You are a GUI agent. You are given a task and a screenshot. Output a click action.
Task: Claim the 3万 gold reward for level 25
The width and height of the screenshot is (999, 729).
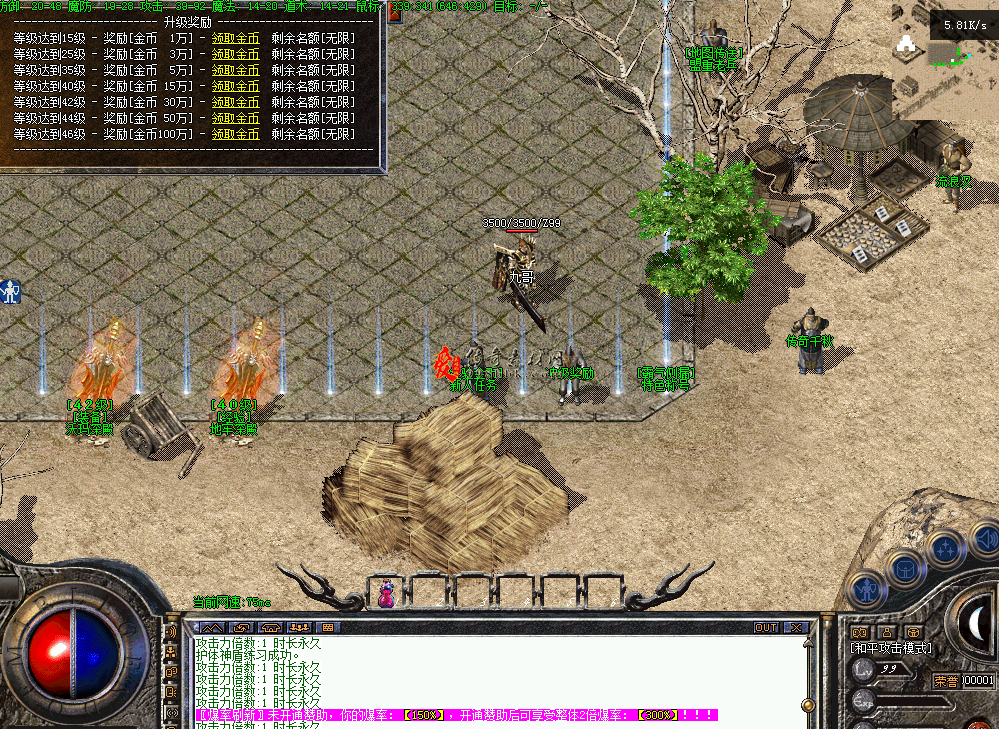(235, 54)
